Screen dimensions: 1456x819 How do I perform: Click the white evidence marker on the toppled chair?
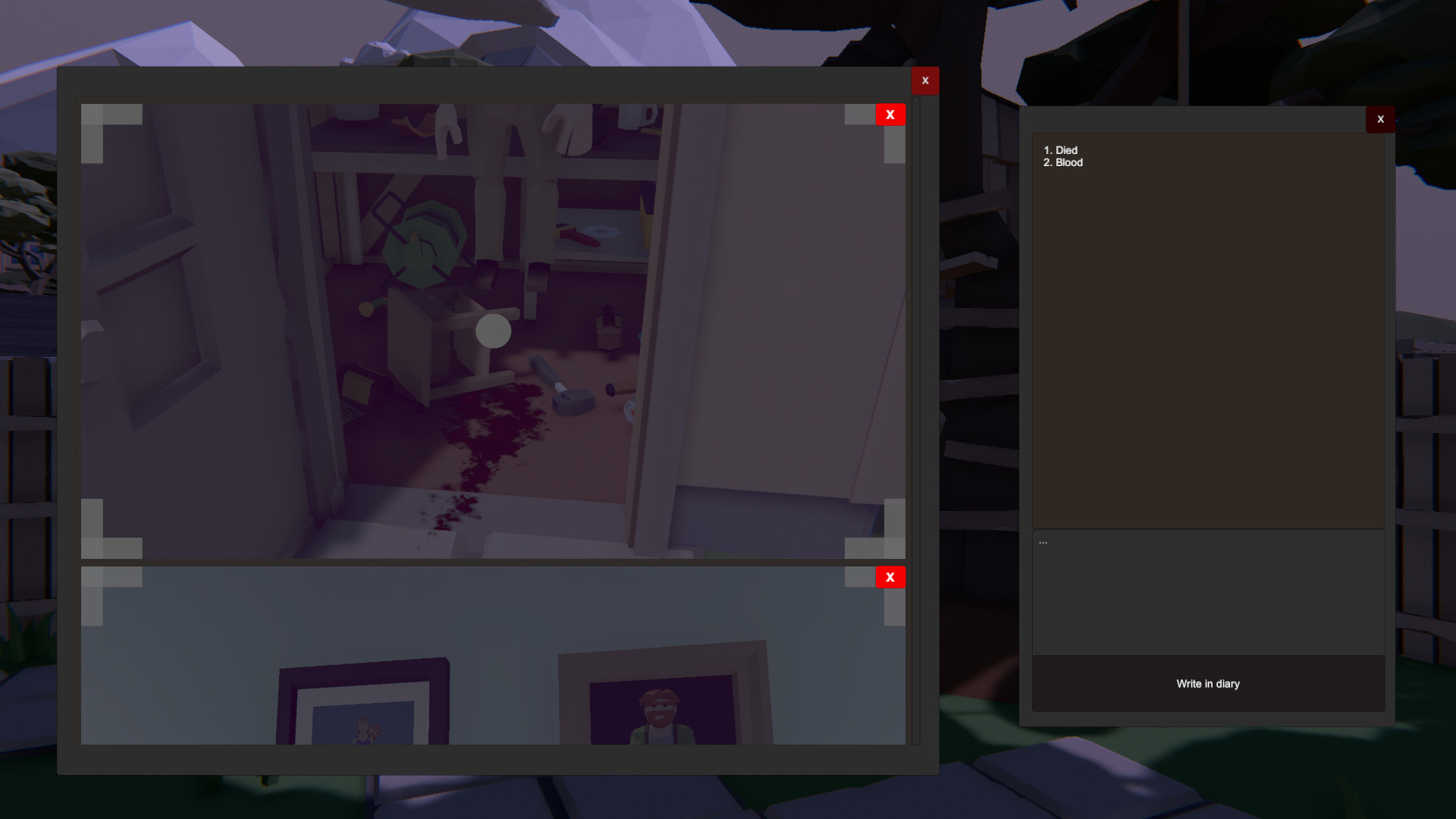coord(492,331)
